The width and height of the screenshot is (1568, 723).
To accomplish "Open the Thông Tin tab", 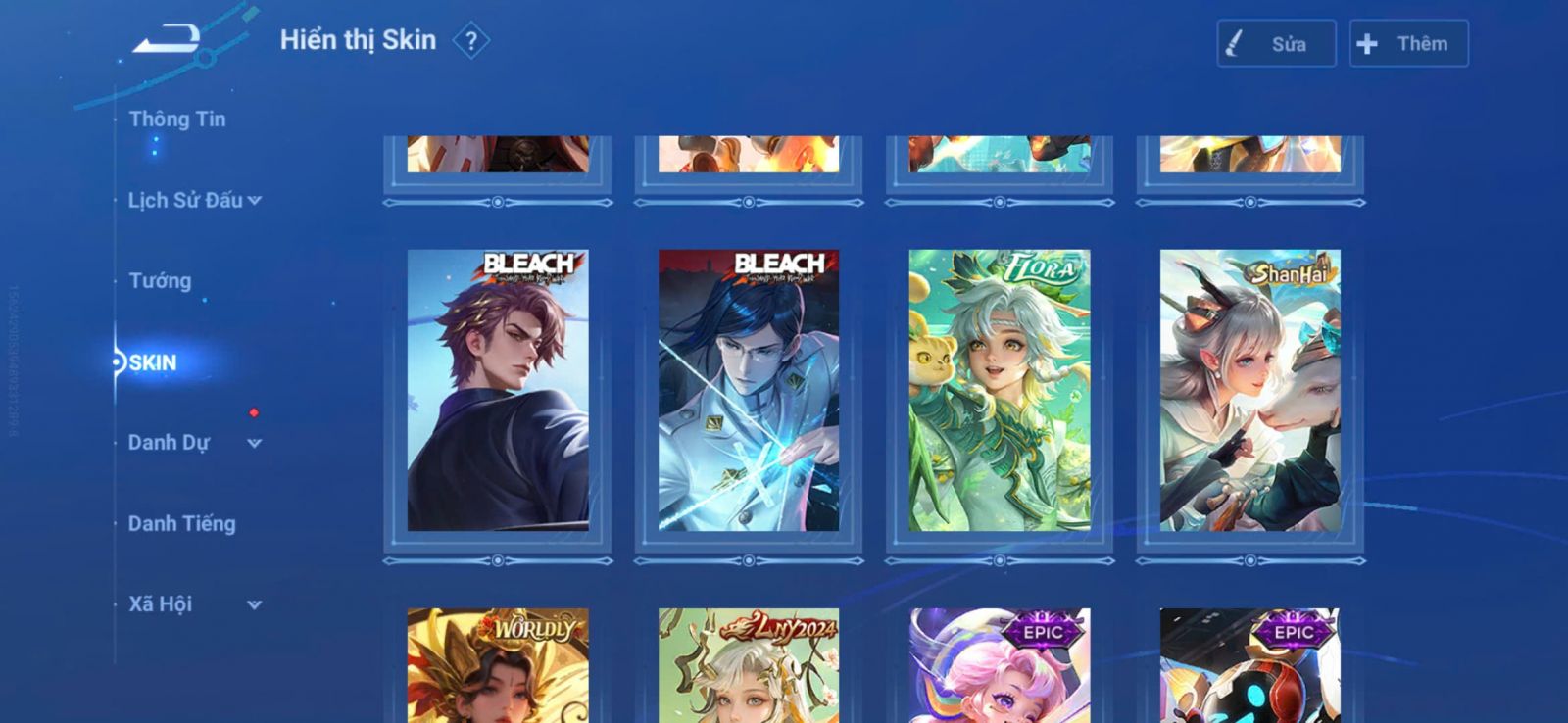I will [x=177, y=120].
